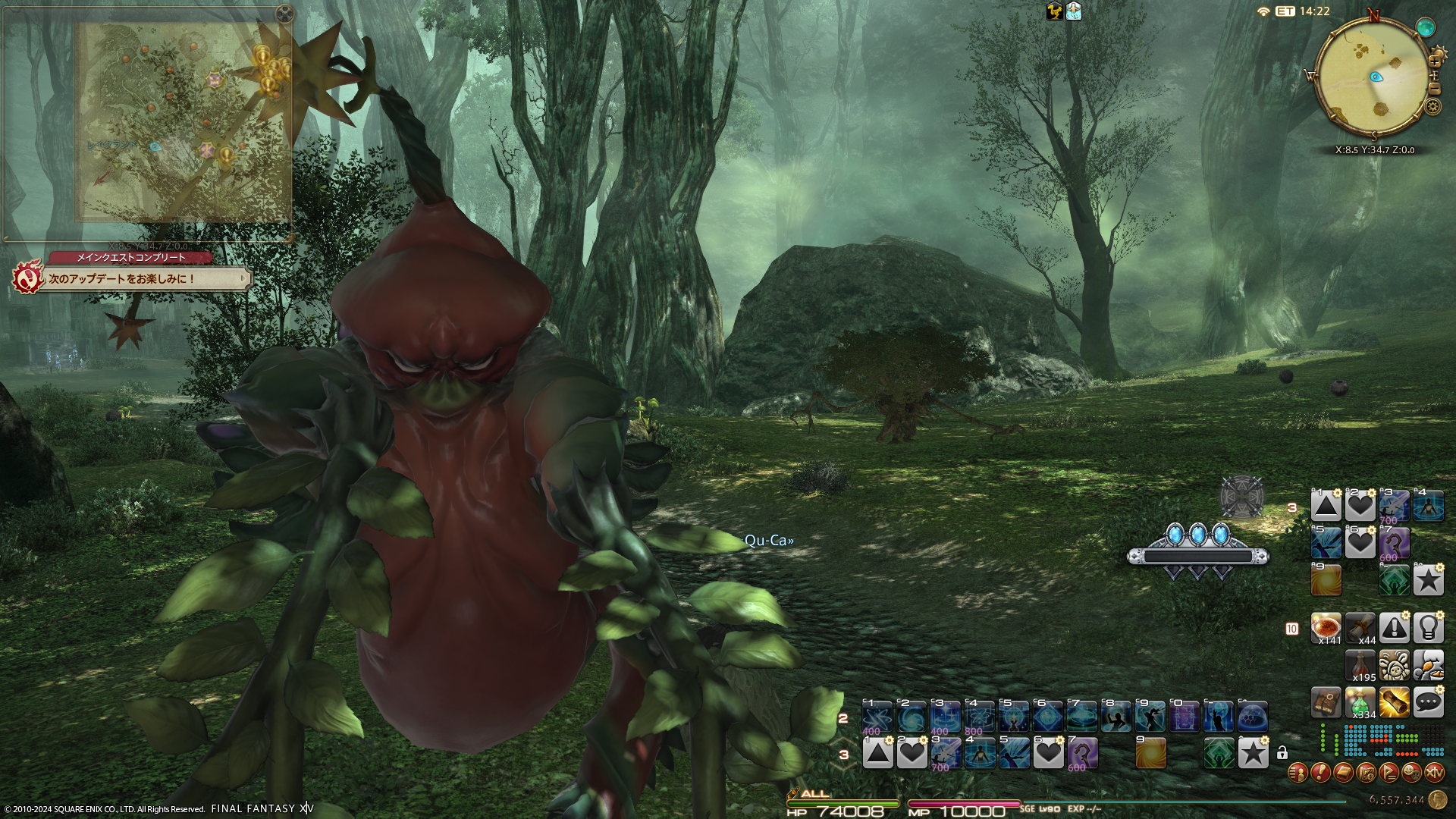Screen dimensions: 1456x819
Task: Activate the first ability in hotbar 2
Action: [x=877, y=717]
